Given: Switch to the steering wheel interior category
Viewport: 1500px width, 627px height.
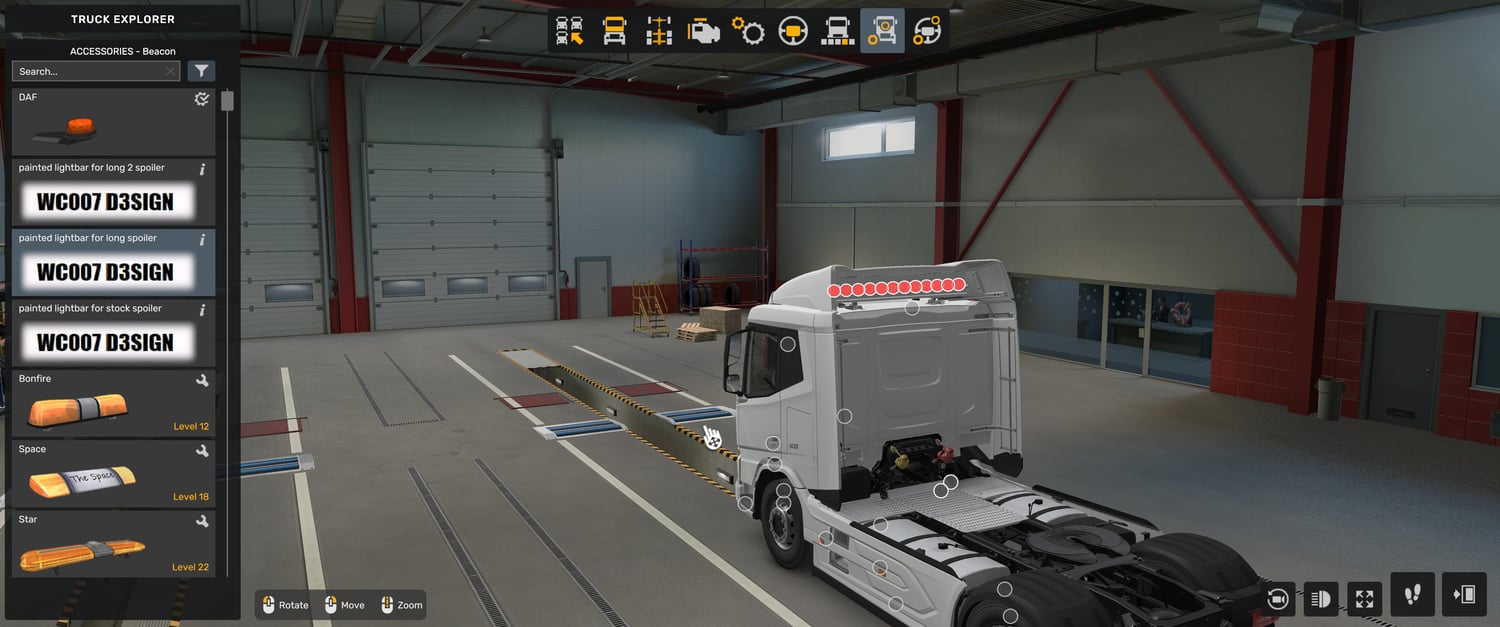Looking at the screenshot, I should tap(793, 31).
